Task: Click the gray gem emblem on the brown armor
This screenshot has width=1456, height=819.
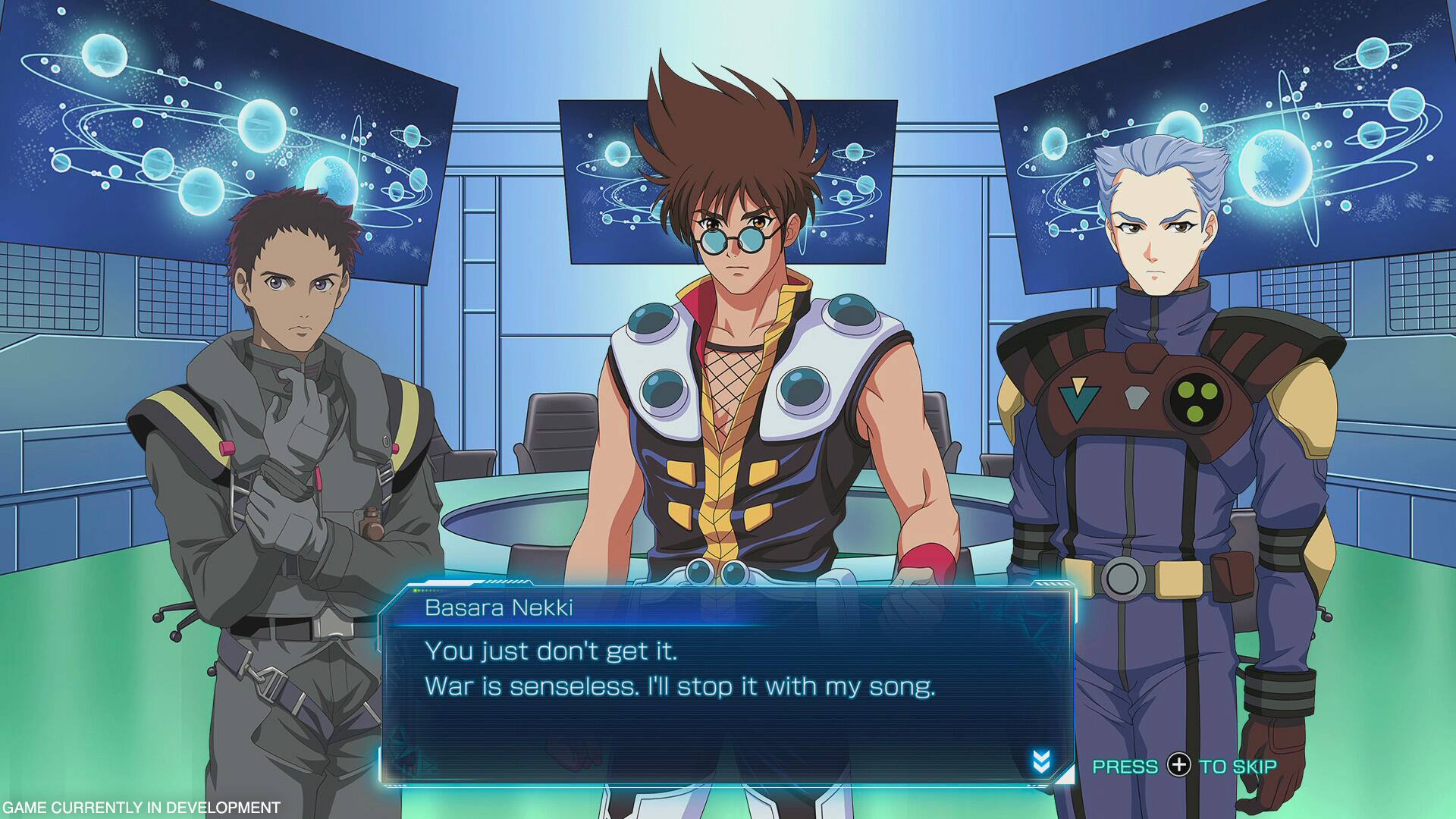Action: [x=1136, y=397]
